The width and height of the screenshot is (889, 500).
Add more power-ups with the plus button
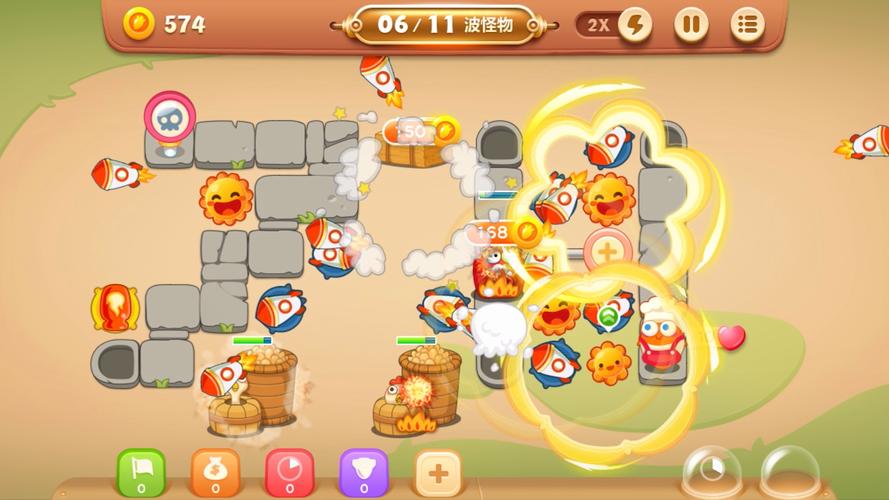coord(438,471)
